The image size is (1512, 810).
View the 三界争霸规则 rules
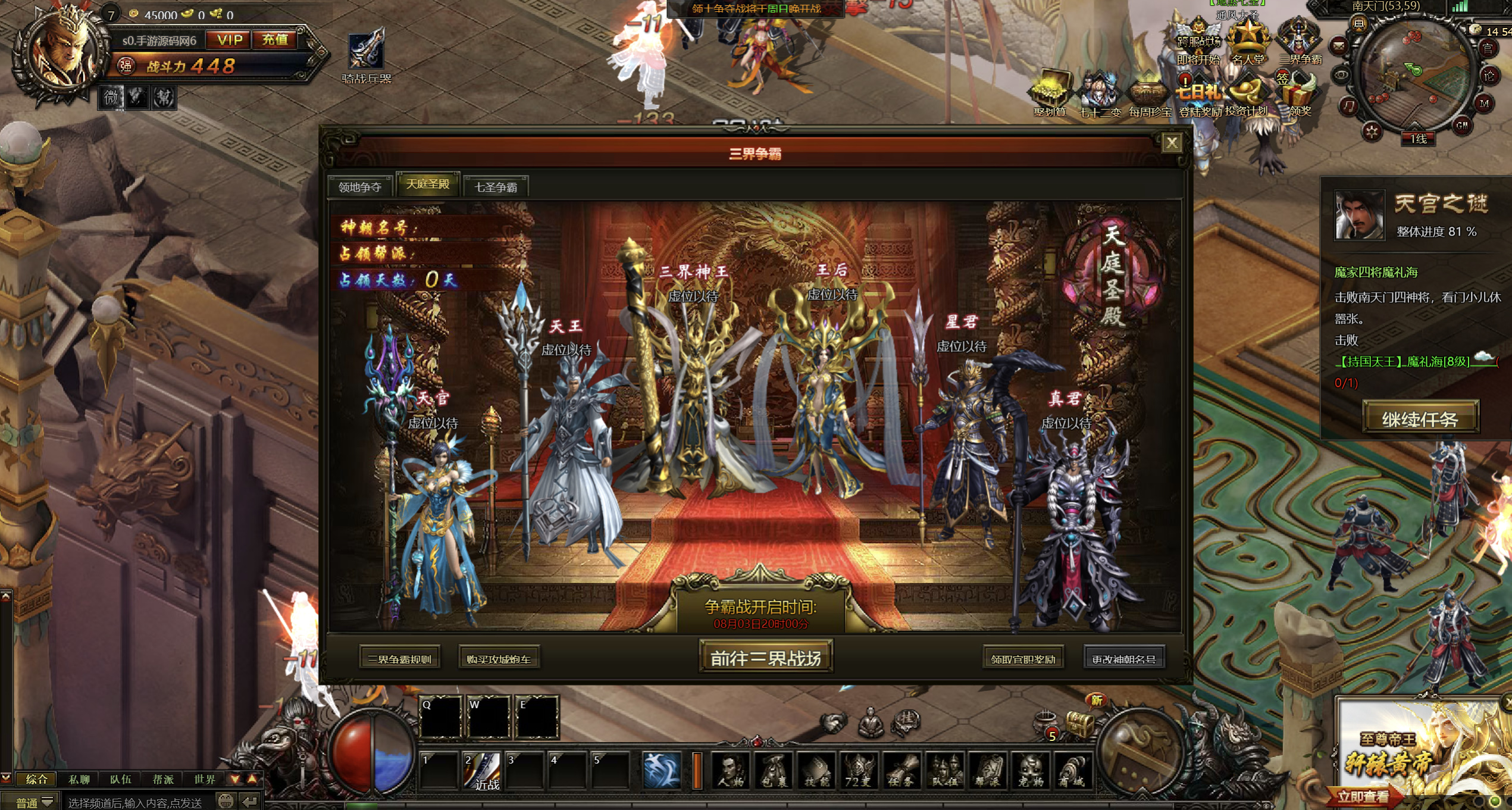coord(399,659)
